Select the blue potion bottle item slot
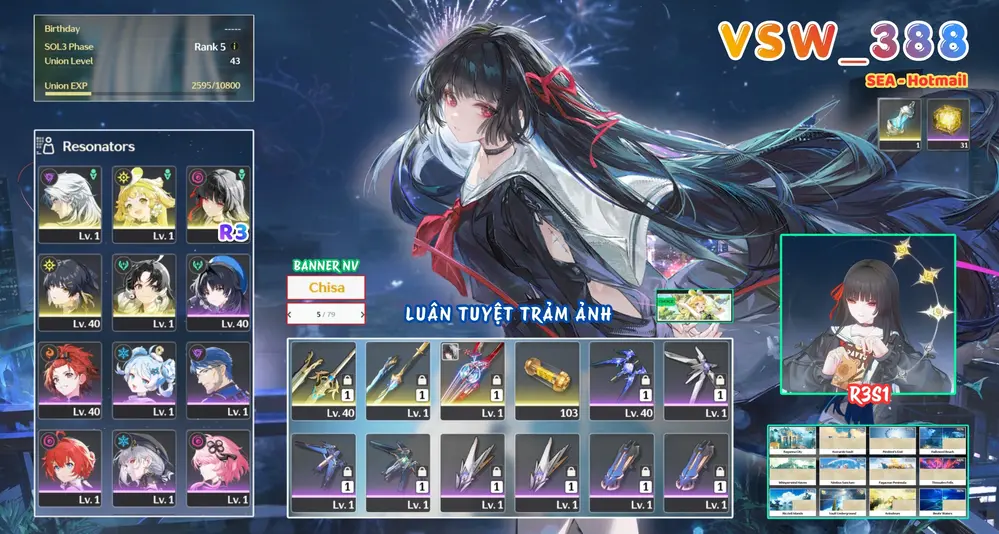This screenshot has height=534, width=999. pos(899,124)
